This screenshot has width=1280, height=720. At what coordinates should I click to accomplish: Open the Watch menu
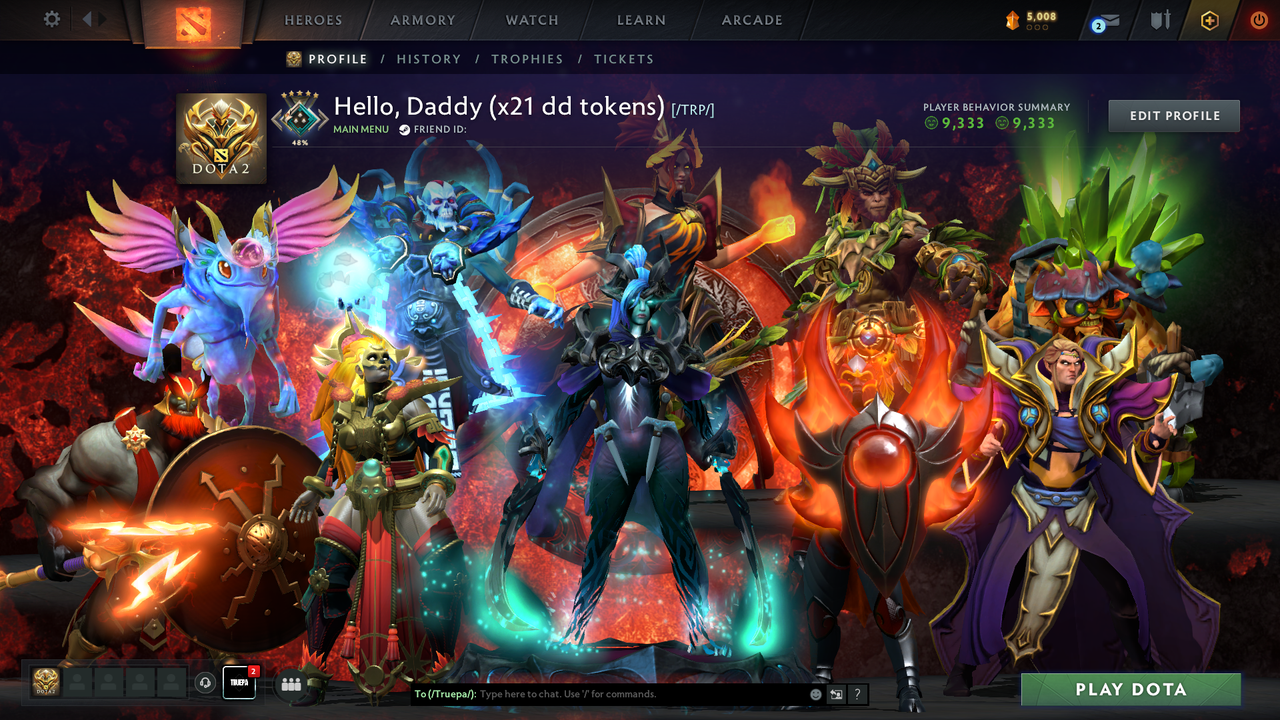coord(531,20)
